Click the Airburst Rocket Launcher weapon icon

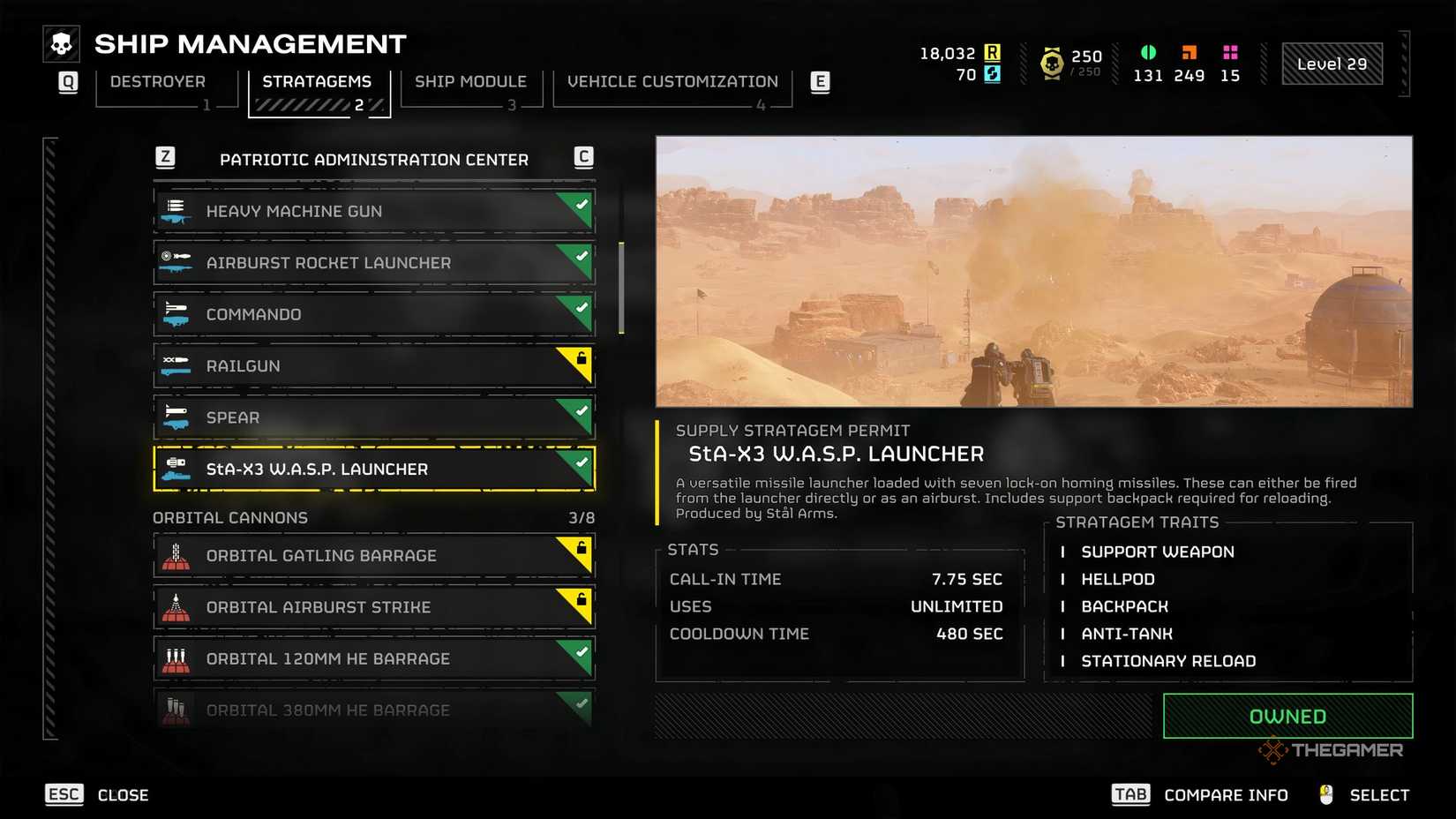[x=176, y=262]
